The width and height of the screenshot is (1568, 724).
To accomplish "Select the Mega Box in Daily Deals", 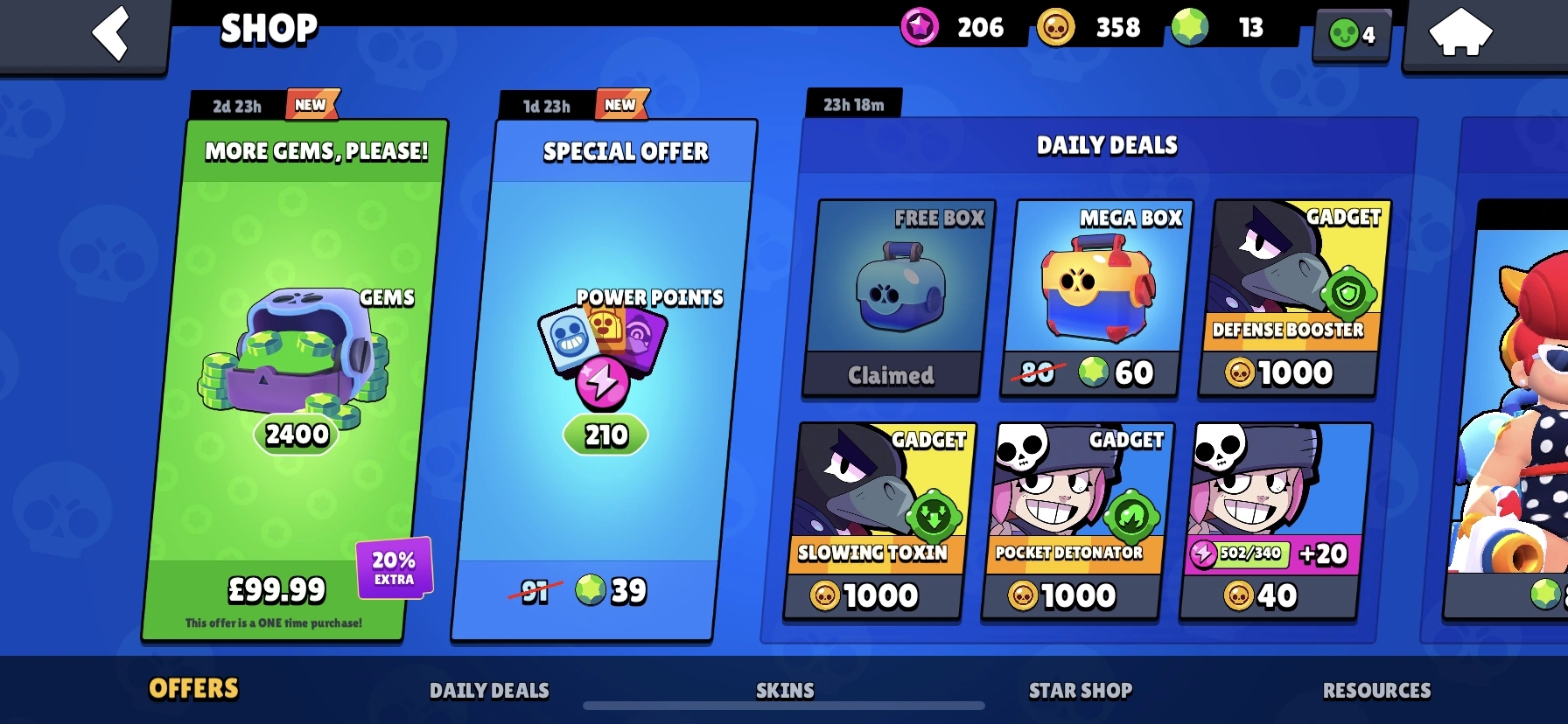I will coord(1089,297).
